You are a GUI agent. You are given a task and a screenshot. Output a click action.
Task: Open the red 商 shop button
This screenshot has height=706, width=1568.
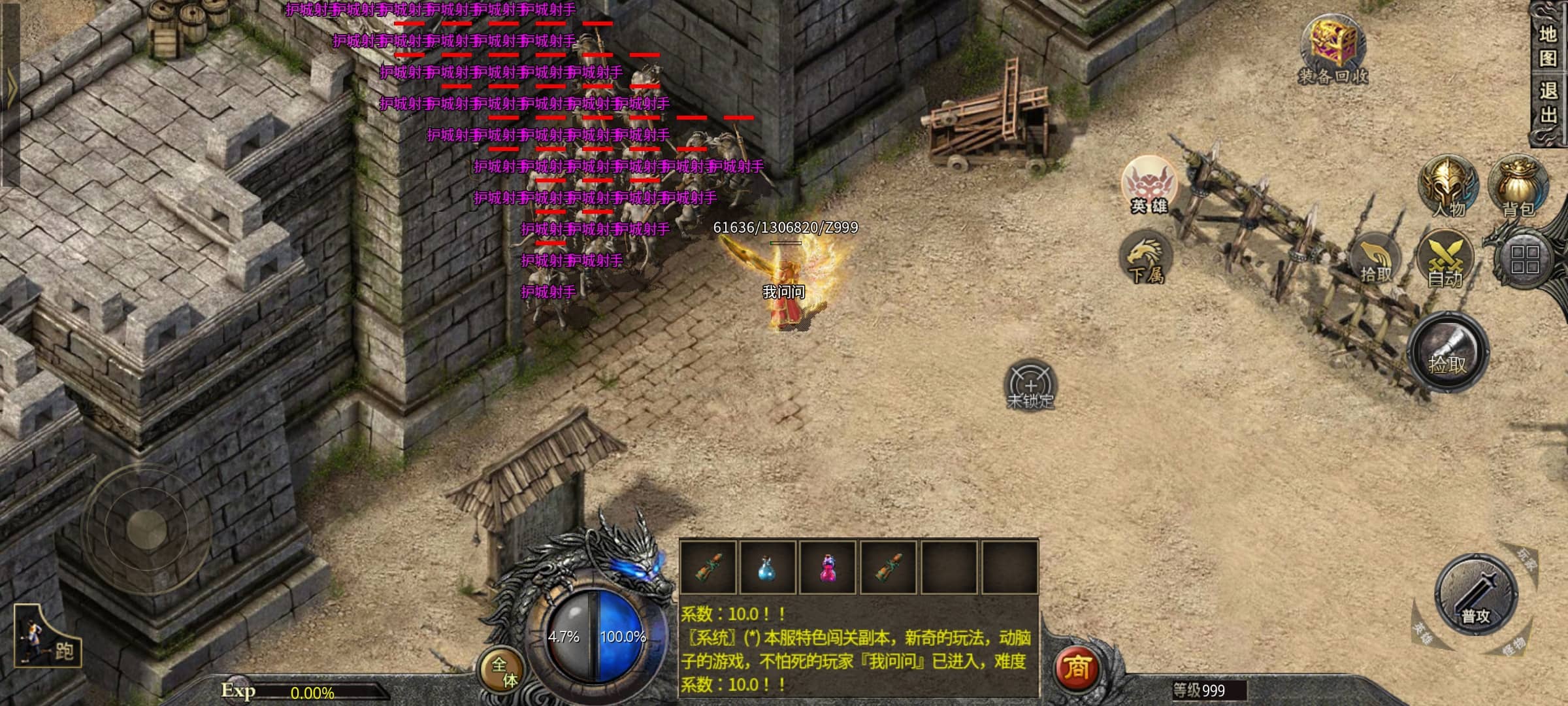coord(1077,668)
